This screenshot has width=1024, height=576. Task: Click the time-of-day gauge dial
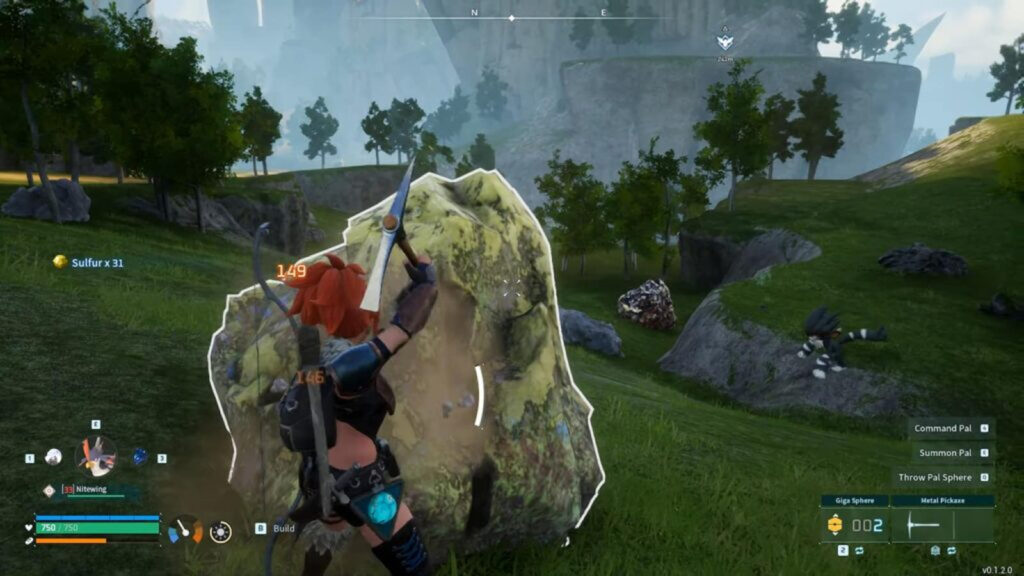click(185, 529)
